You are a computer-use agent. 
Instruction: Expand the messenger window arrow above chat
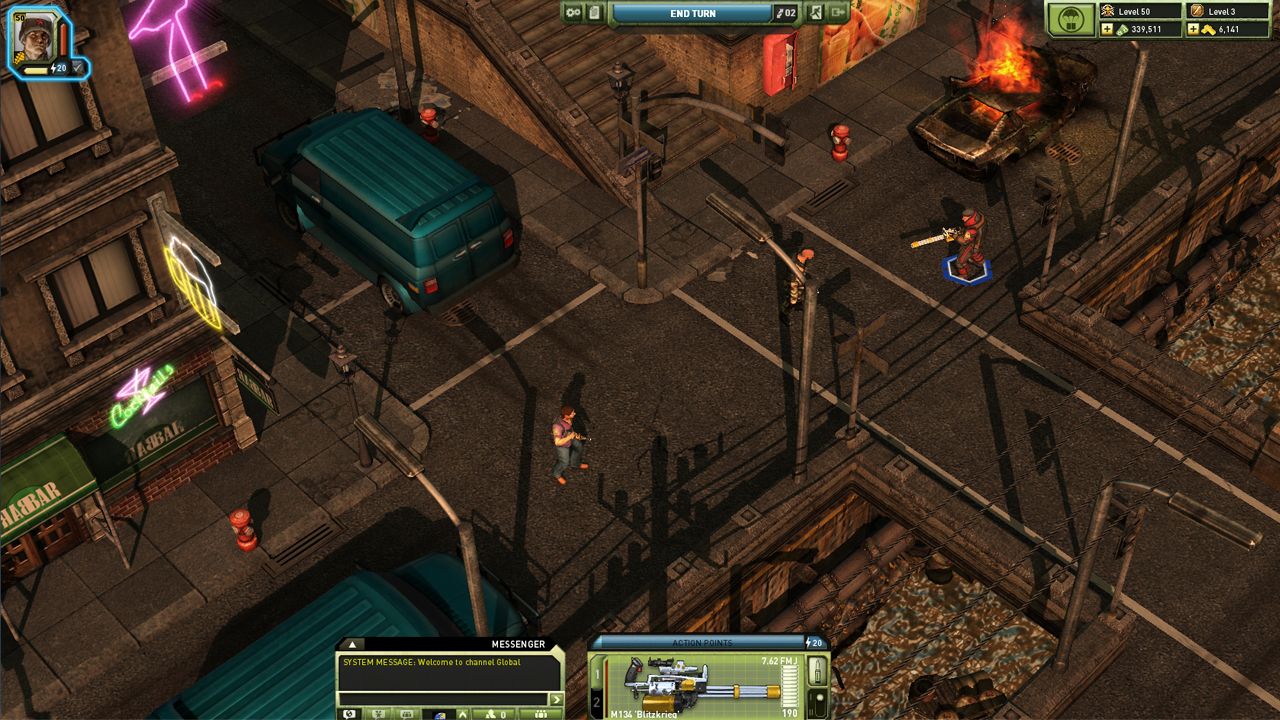[354, 647]
